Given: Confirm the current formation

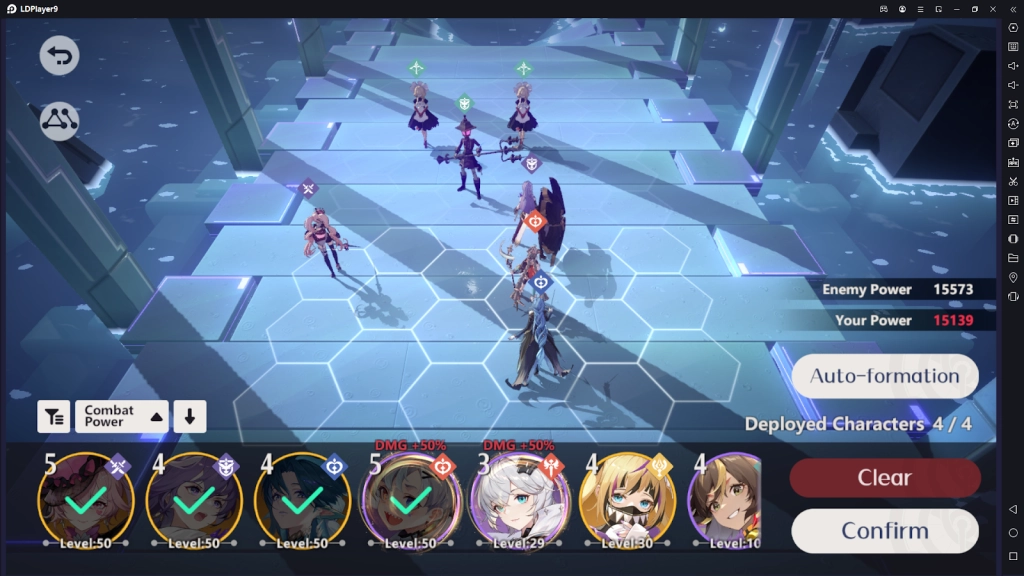Looking at the screenshot, I should click(x=884, y=530).
